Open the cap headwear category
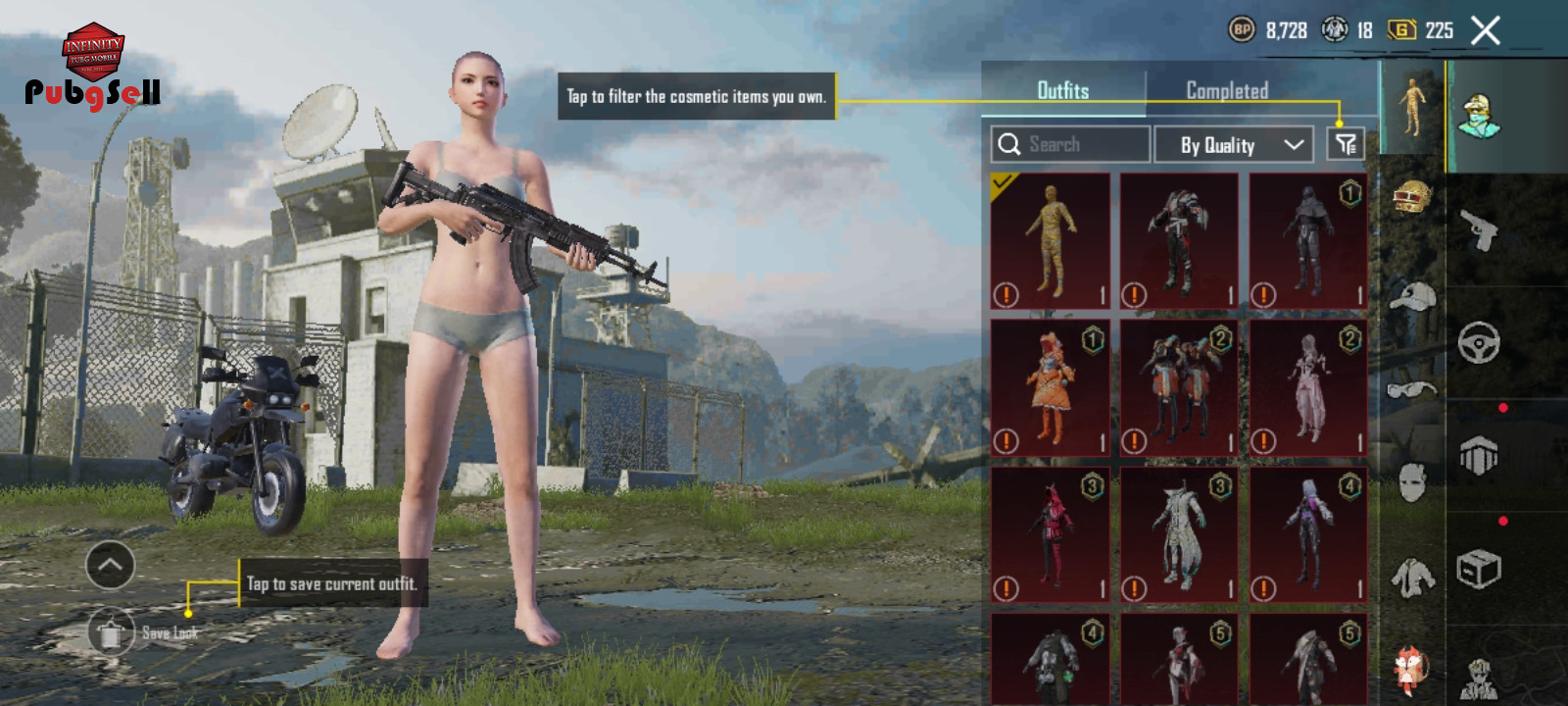This screenshot has width=1568, height=706. click(x=1412, y=295)
